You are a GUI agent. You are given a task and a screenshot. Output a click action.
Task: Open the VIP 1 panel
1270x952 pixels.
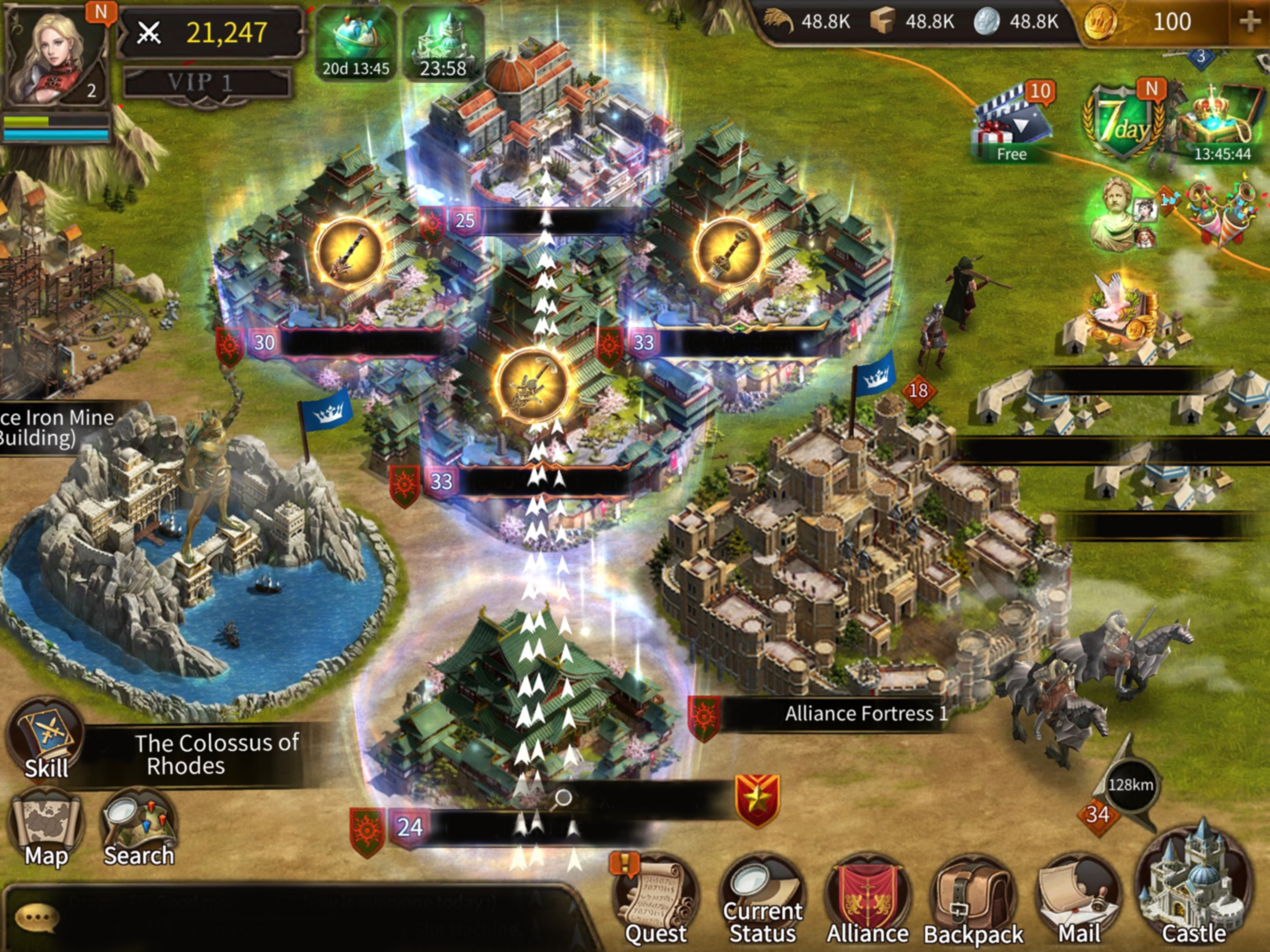207,84
